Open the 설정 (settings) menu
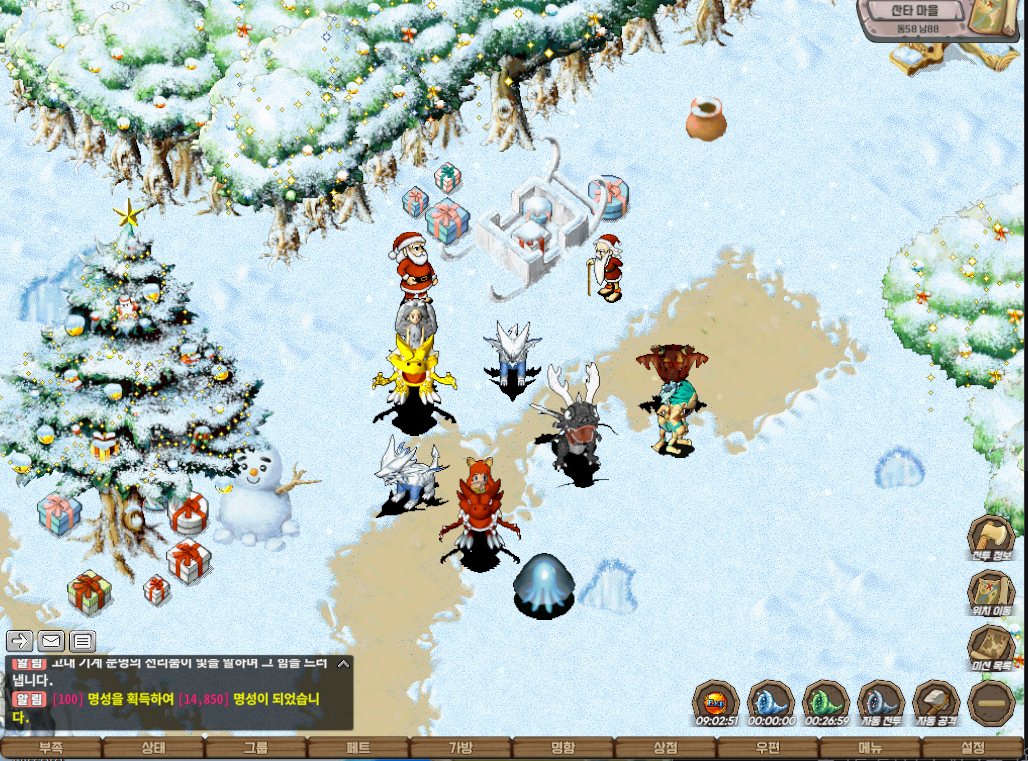 (972, 748)
